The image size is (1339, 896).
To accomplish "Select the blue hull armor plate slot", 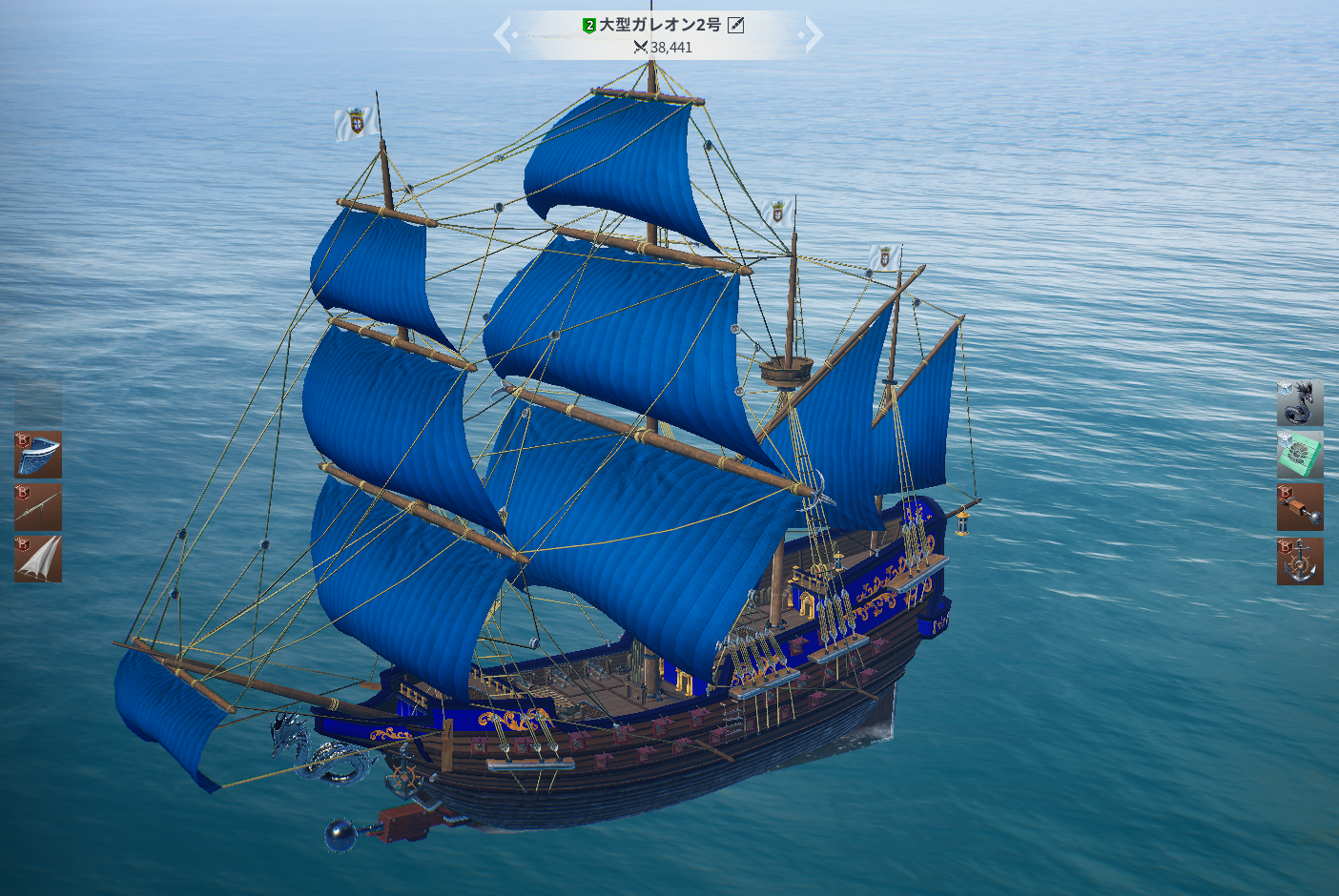I will coord(38,454).
